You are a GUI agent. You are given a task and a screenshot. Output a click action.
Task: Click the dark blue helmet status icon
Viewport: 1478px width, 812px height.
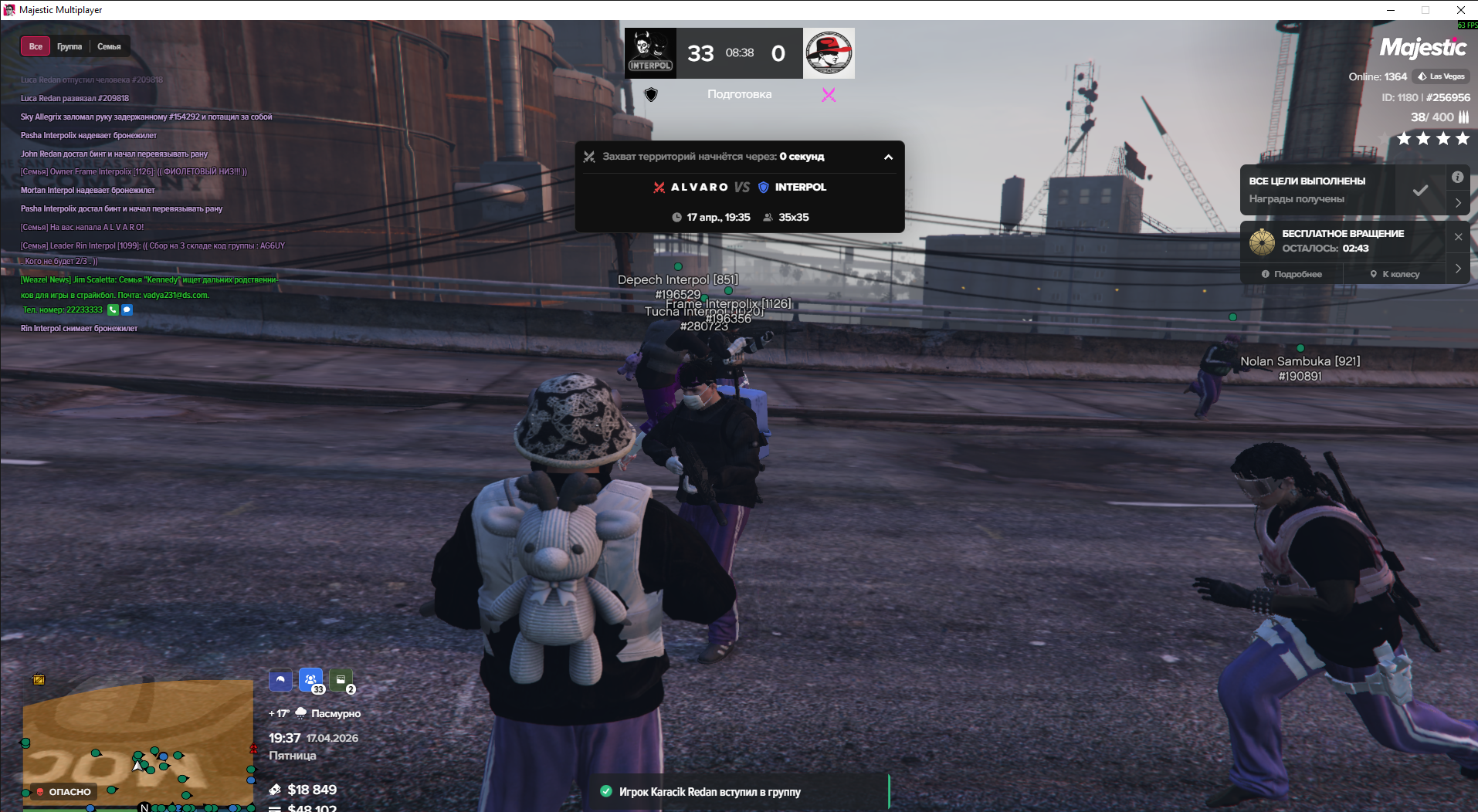click(280, 680)
